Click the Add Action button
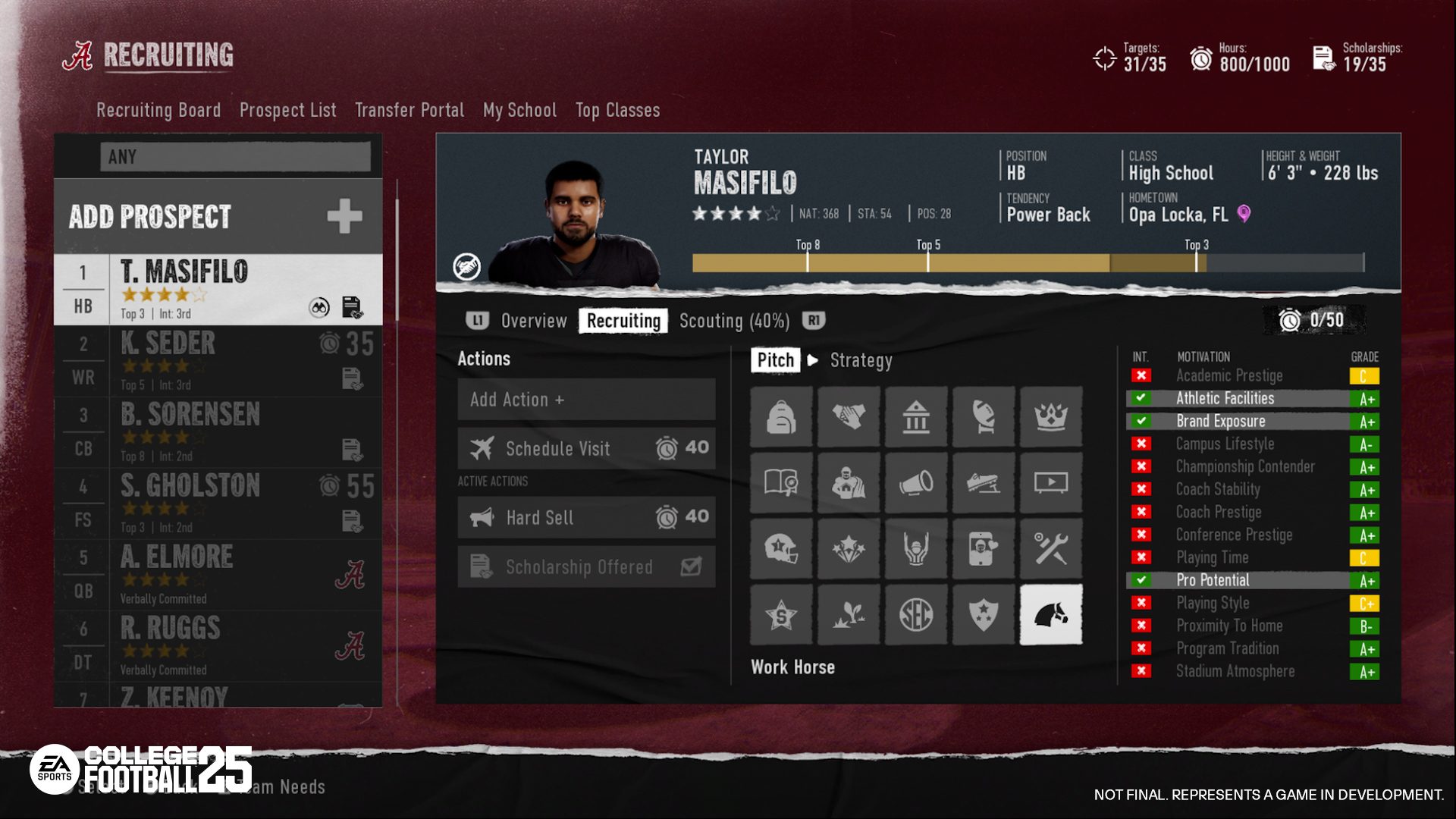 coord(586,400)
